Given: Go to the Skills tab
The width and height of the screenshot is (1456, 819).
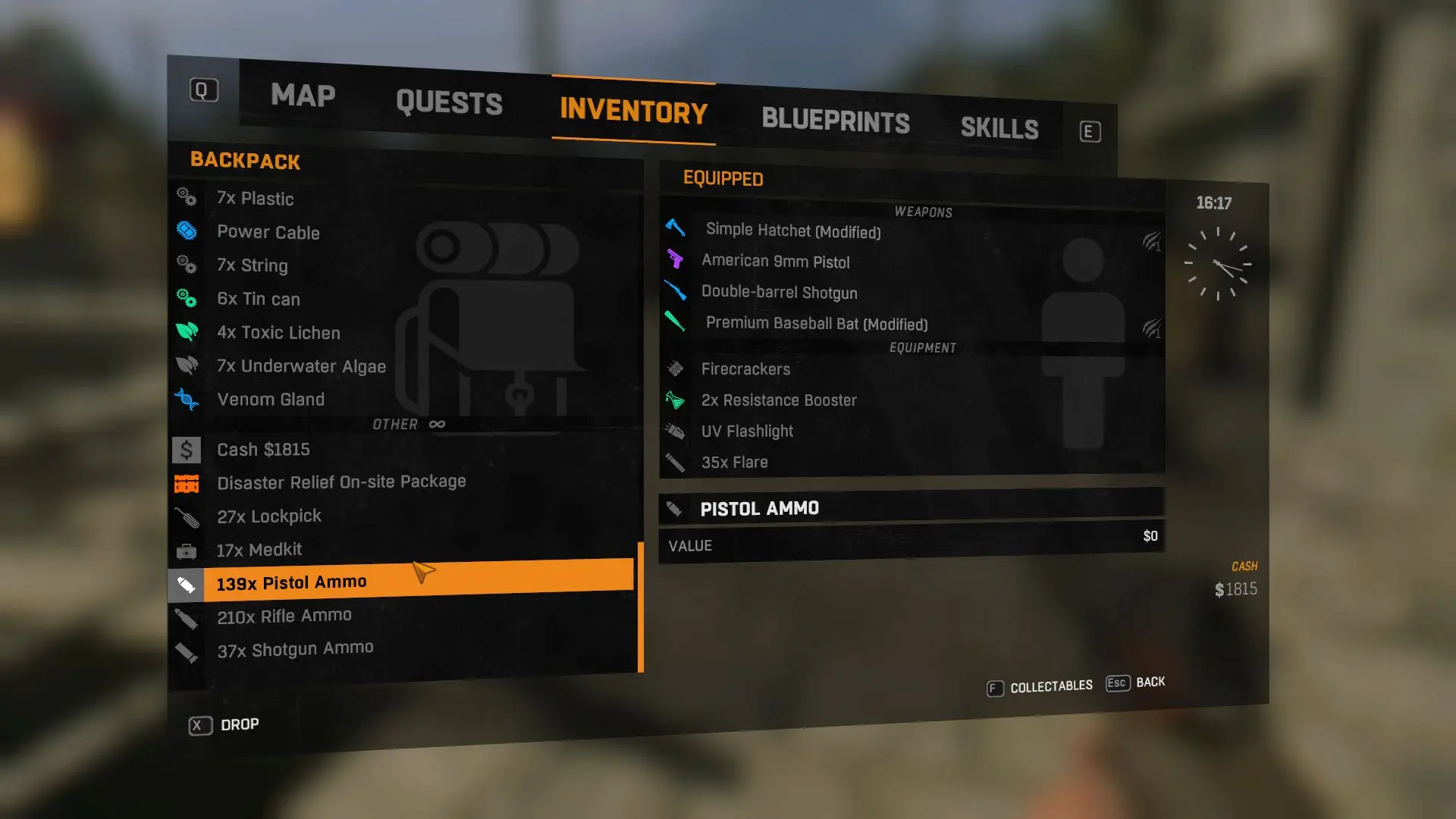Looking at the screenshot, I should pos(999,128).
